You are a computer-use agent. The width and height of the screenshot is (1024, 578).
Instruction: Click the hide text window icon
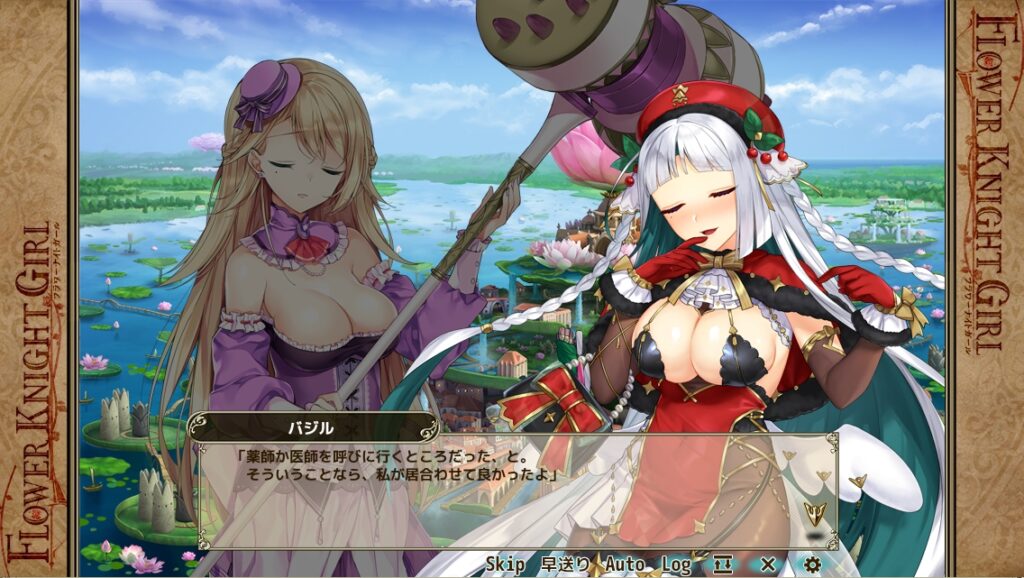(x=724, y=565)
